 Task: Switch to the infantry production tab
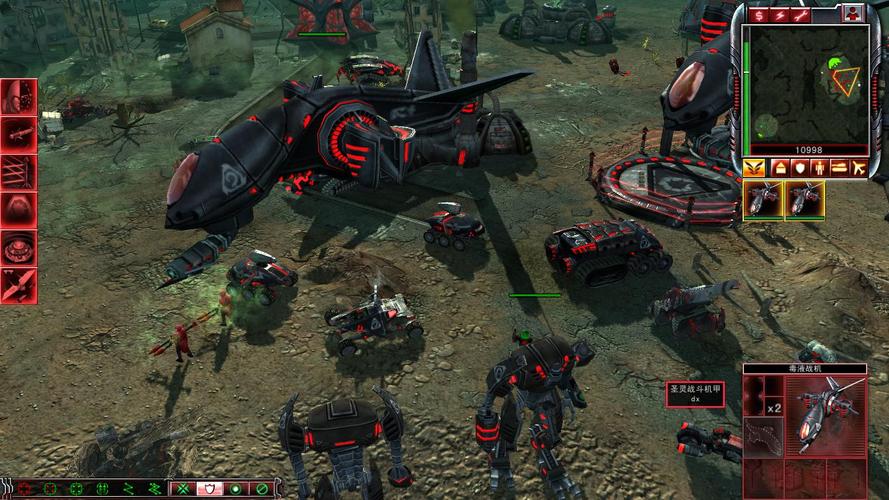818,167
